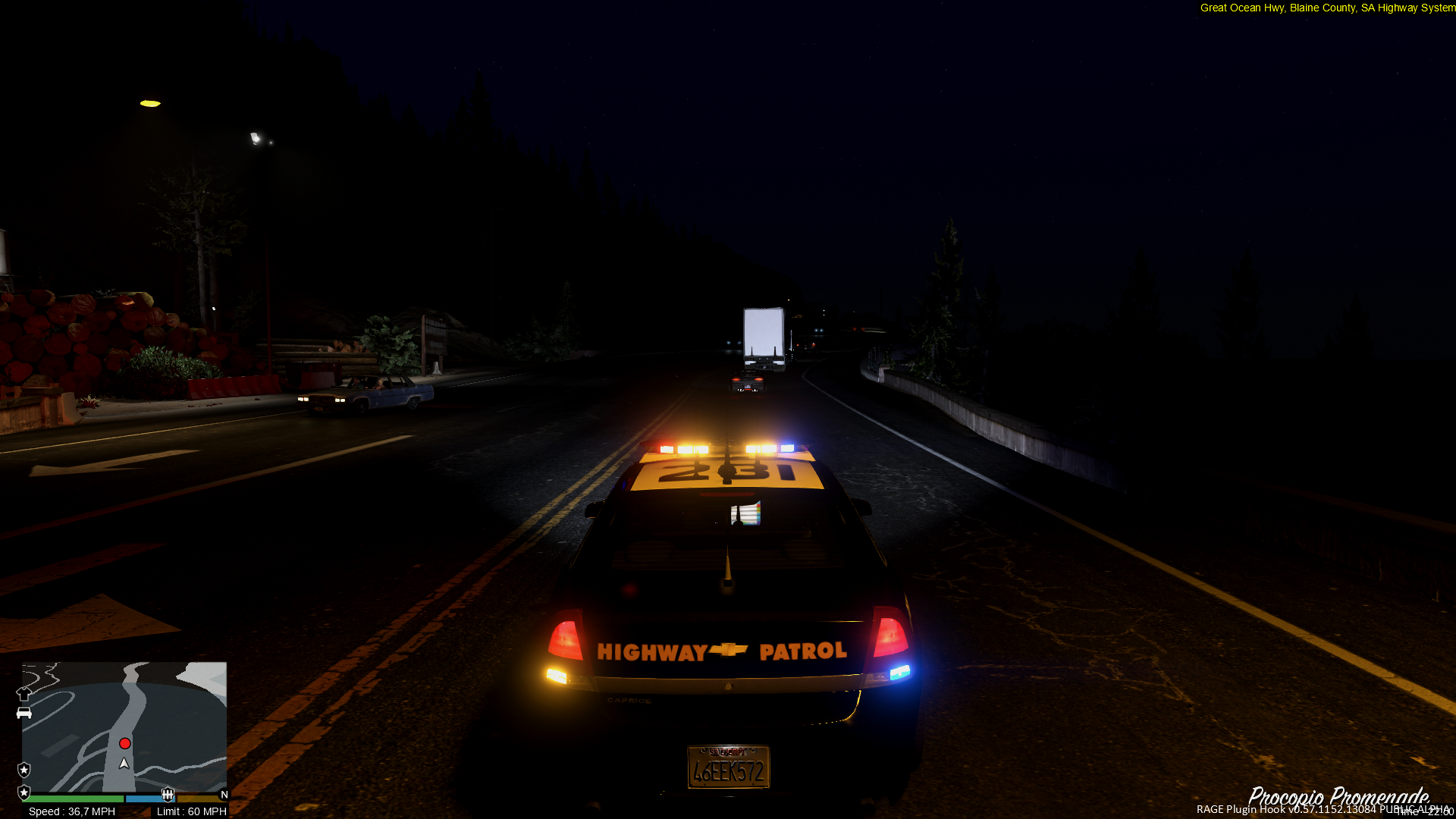Click the north N compass marker
Viewport: 1456px width, 819px height.
224,795
